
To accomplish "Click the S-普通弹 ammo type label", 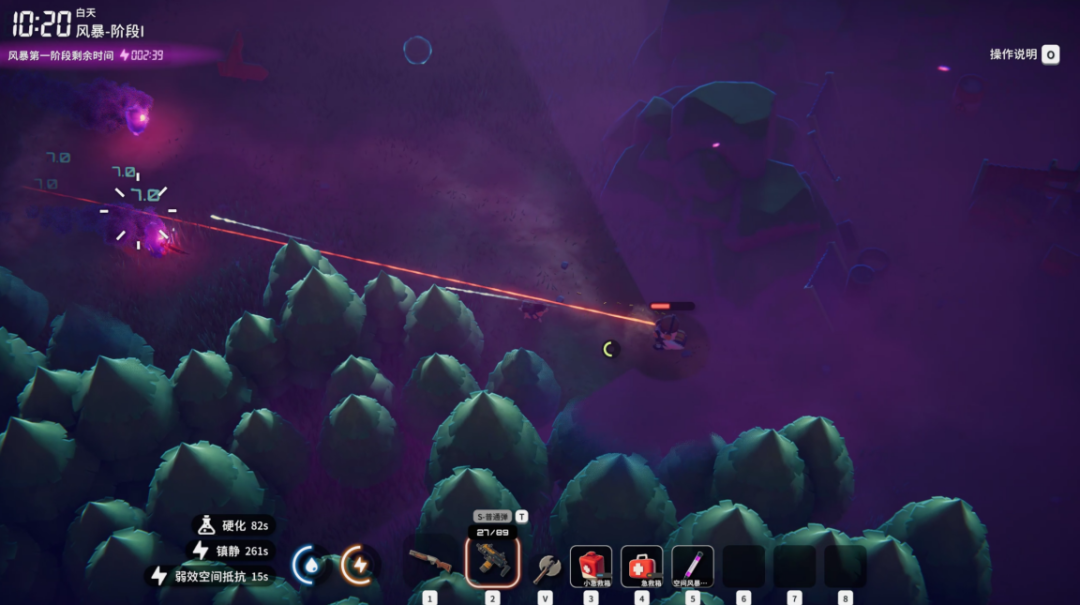I will (492, 517).
